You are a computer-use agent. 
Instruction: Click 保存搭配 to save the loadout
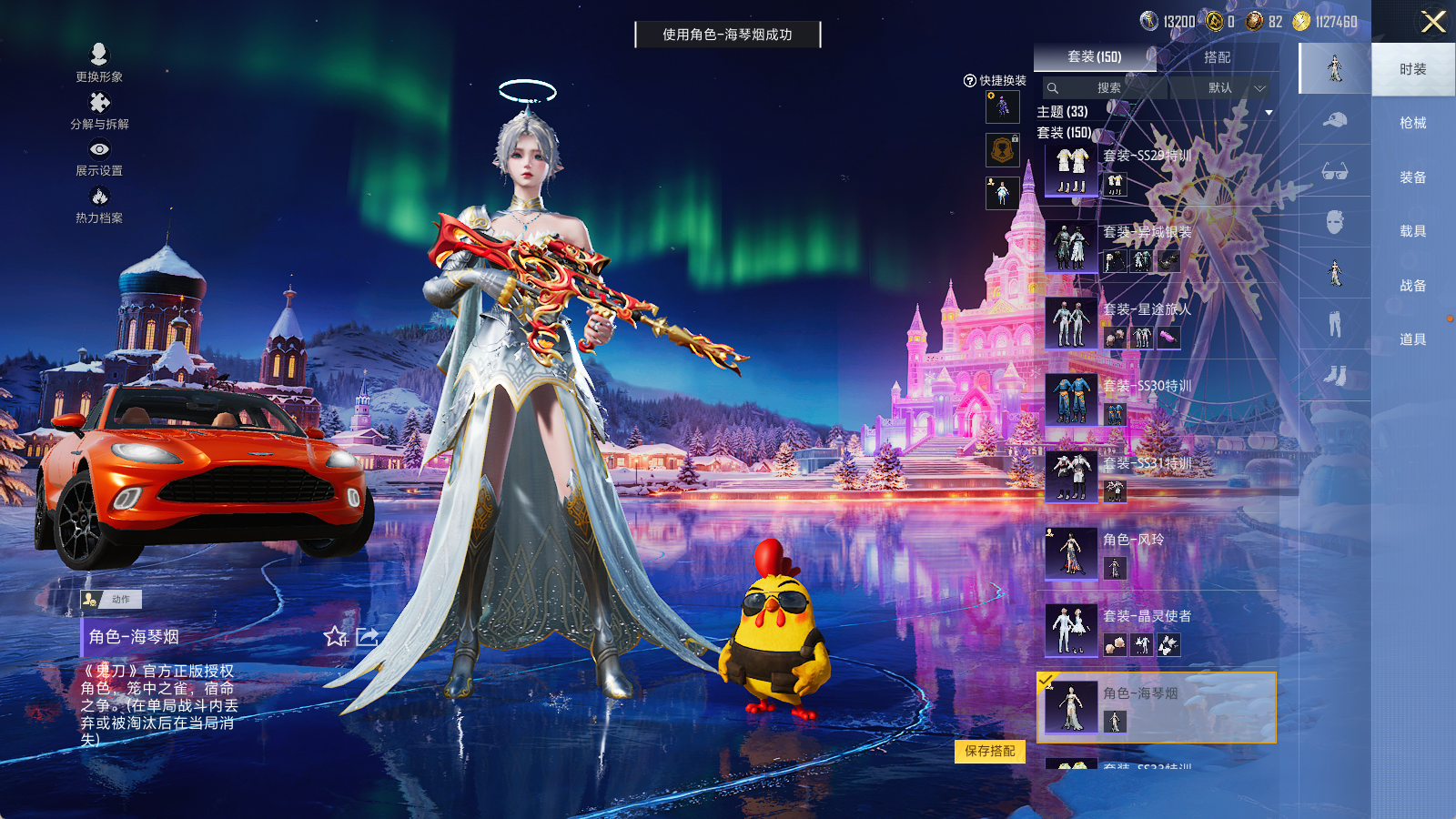pyautogui.click(x=990, y=751)
